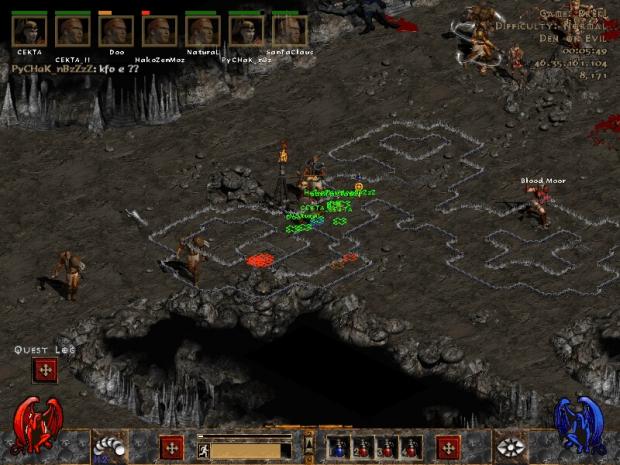Toggle the run/walk running-figure button
This screenshot has width=620, height=465.
click(202, 450)
